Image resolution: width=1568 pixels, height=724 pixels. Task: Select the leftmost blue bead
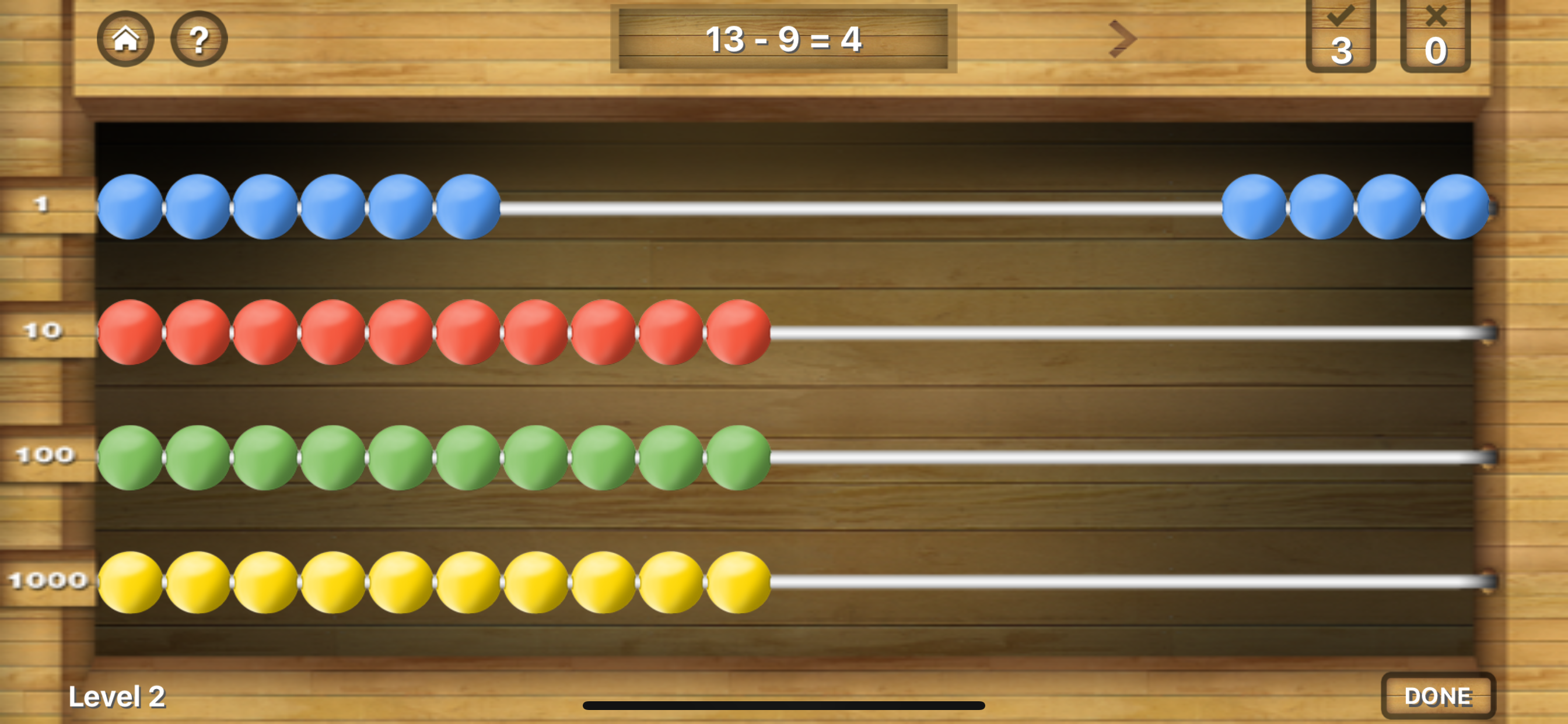coord(131,207)
